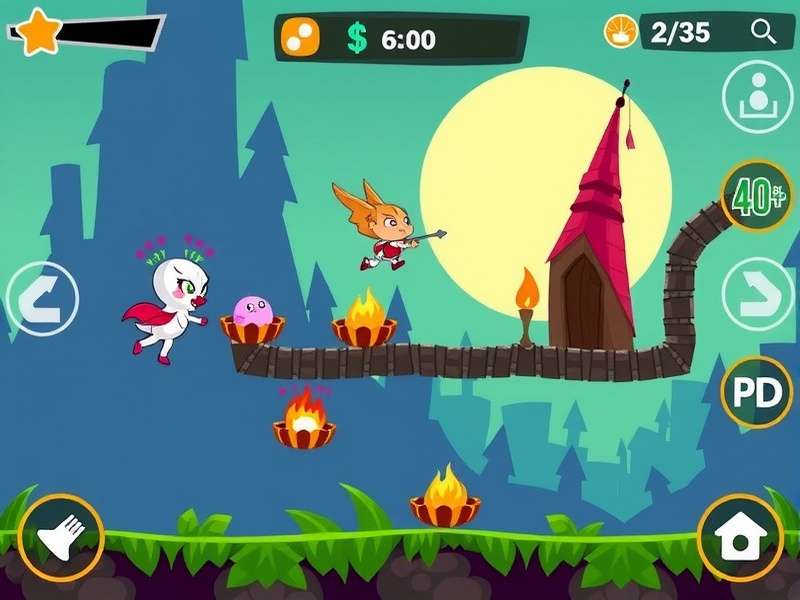Open the home menu button
The height and width of the screenshot is (600, 800).
coord(740,538)
